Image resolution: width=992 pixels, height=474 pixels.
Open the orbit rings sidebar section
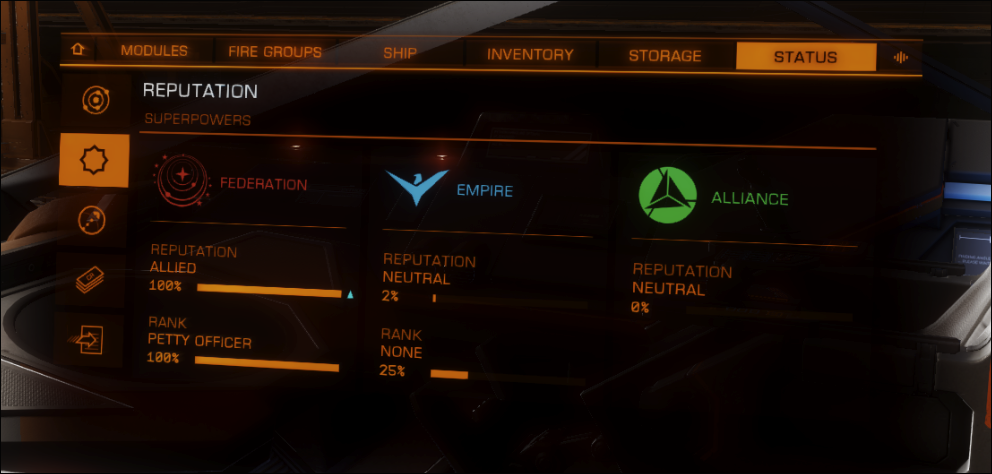coord(94,100)
